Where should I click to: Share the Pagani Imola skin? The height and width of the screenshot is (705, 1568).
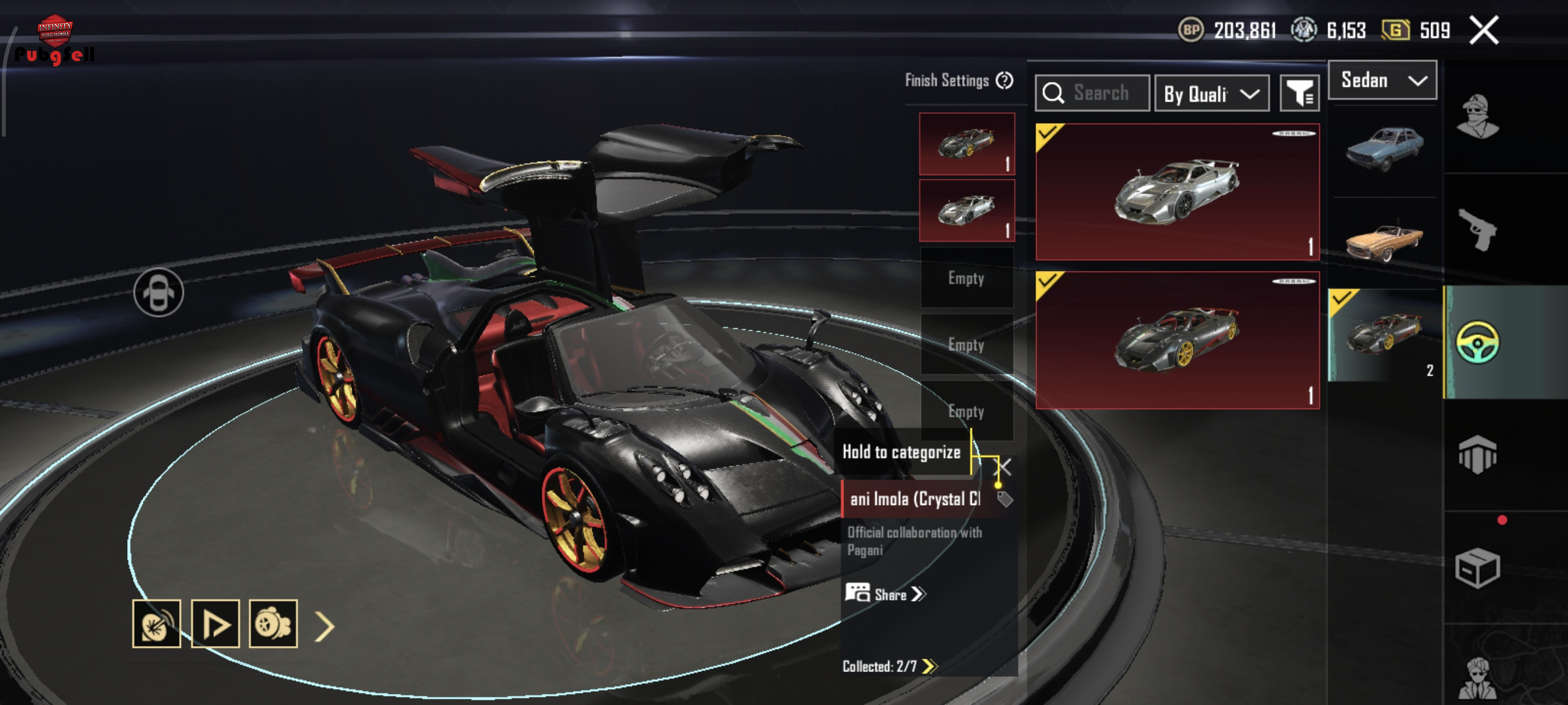click(x=886, y=594)
